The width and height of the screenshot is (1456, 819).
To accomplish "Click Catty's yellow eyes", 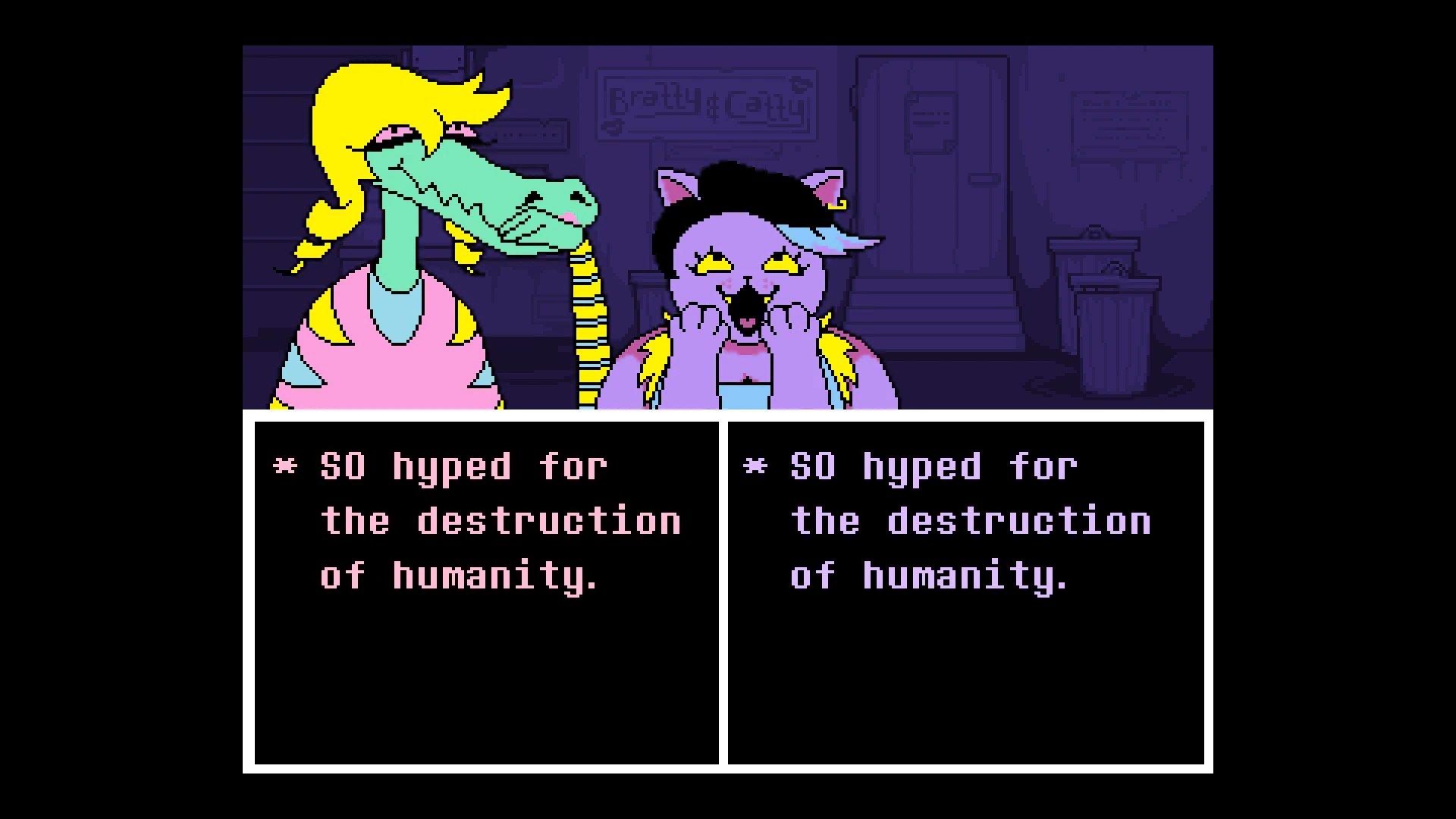I will tap(748, 264).
